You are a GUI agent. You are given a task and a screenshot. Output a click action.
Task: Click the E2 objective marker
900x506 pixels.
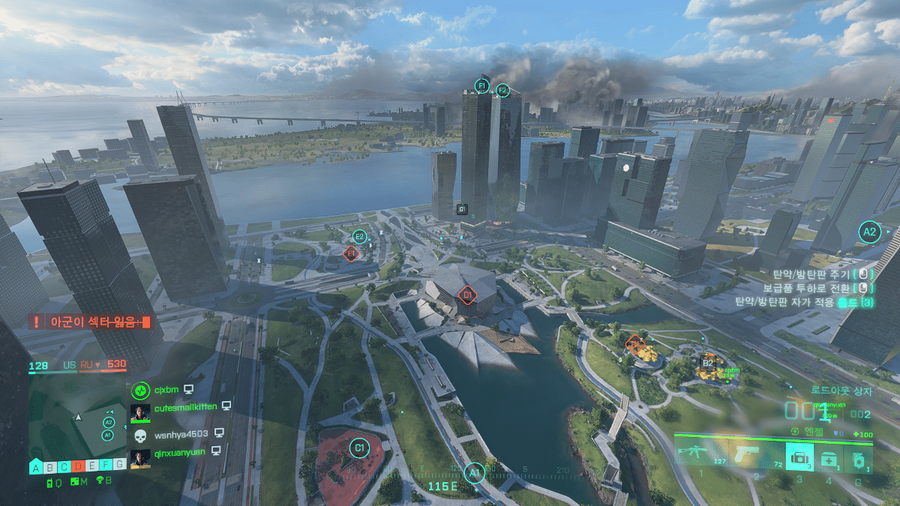point(360,237)
